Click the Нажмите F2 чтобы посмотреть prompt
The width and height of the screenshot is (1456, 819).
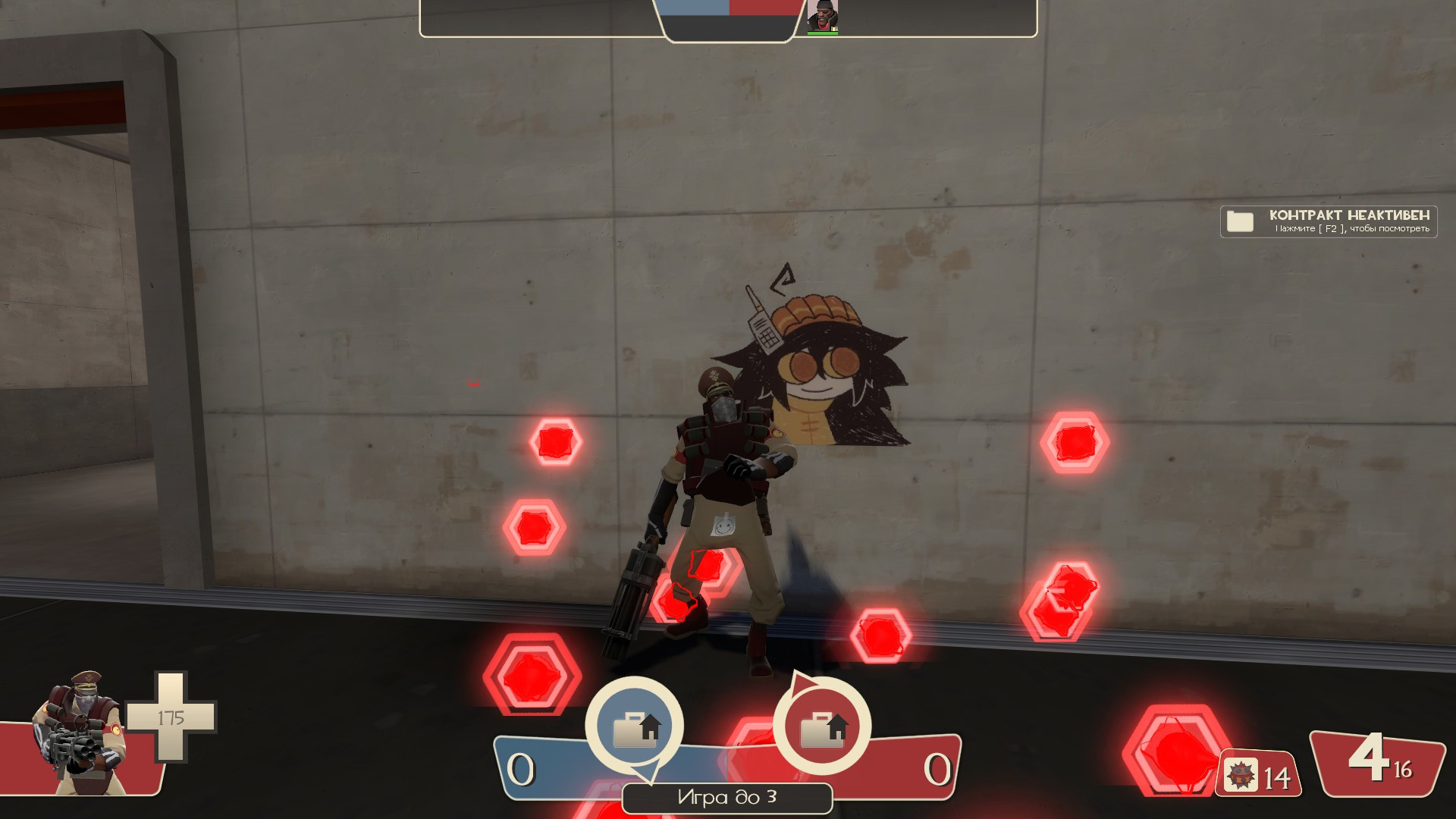tap(1351, 230)
